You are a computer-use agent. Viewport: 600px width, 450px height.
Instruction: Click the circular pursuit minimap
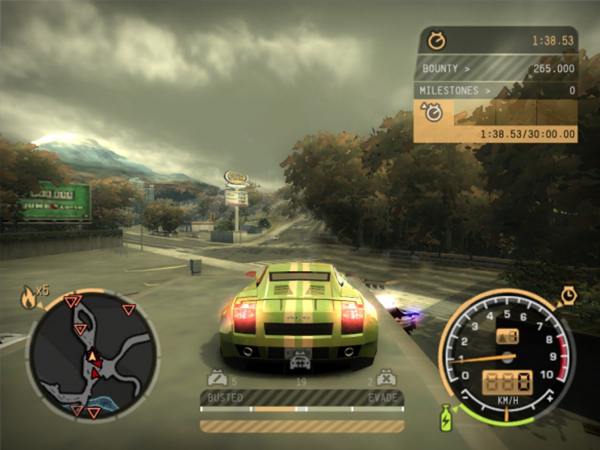pos(92,355)
